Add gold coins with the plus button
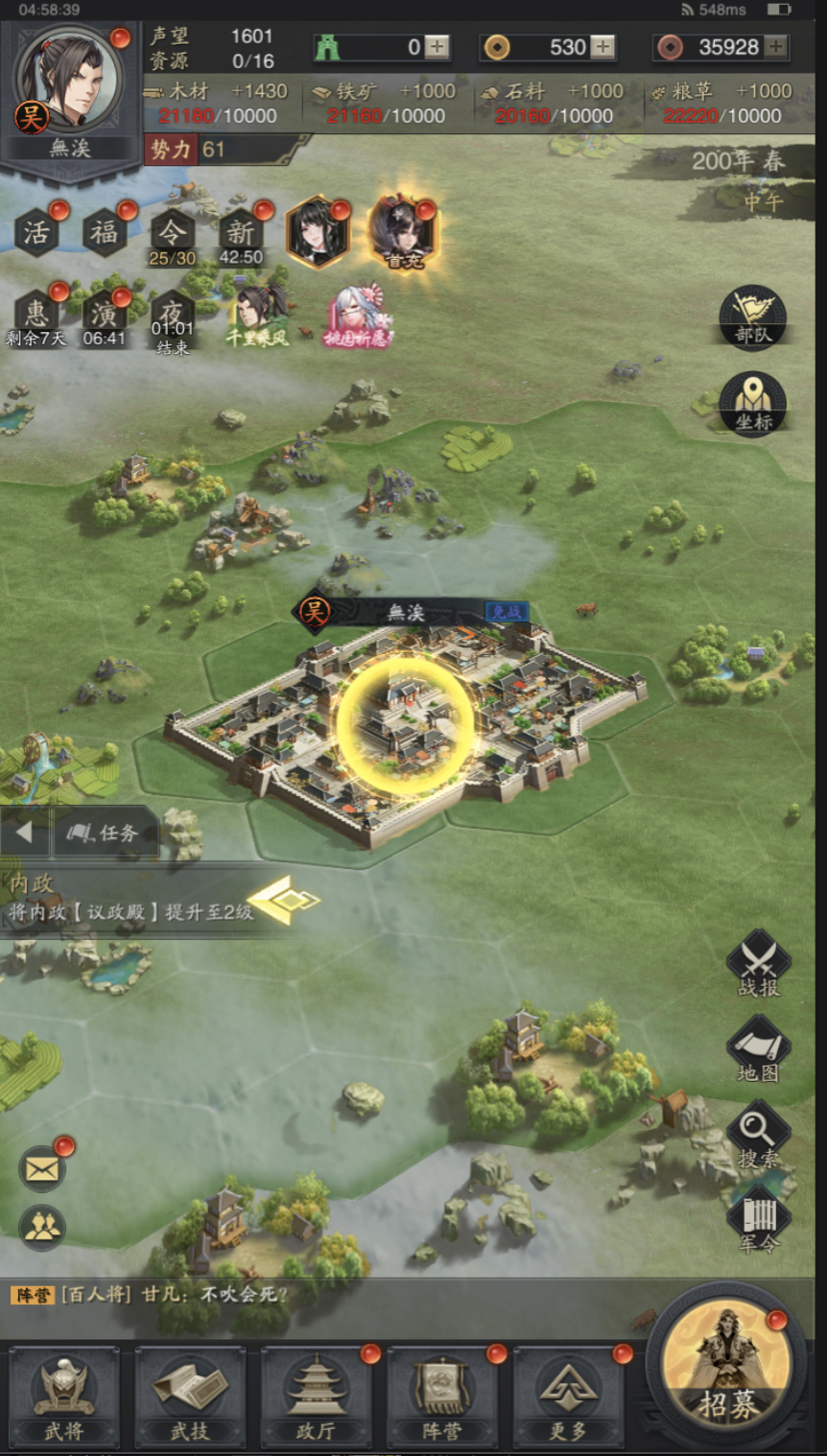827x1456 pixels. (x=603, y=47)
